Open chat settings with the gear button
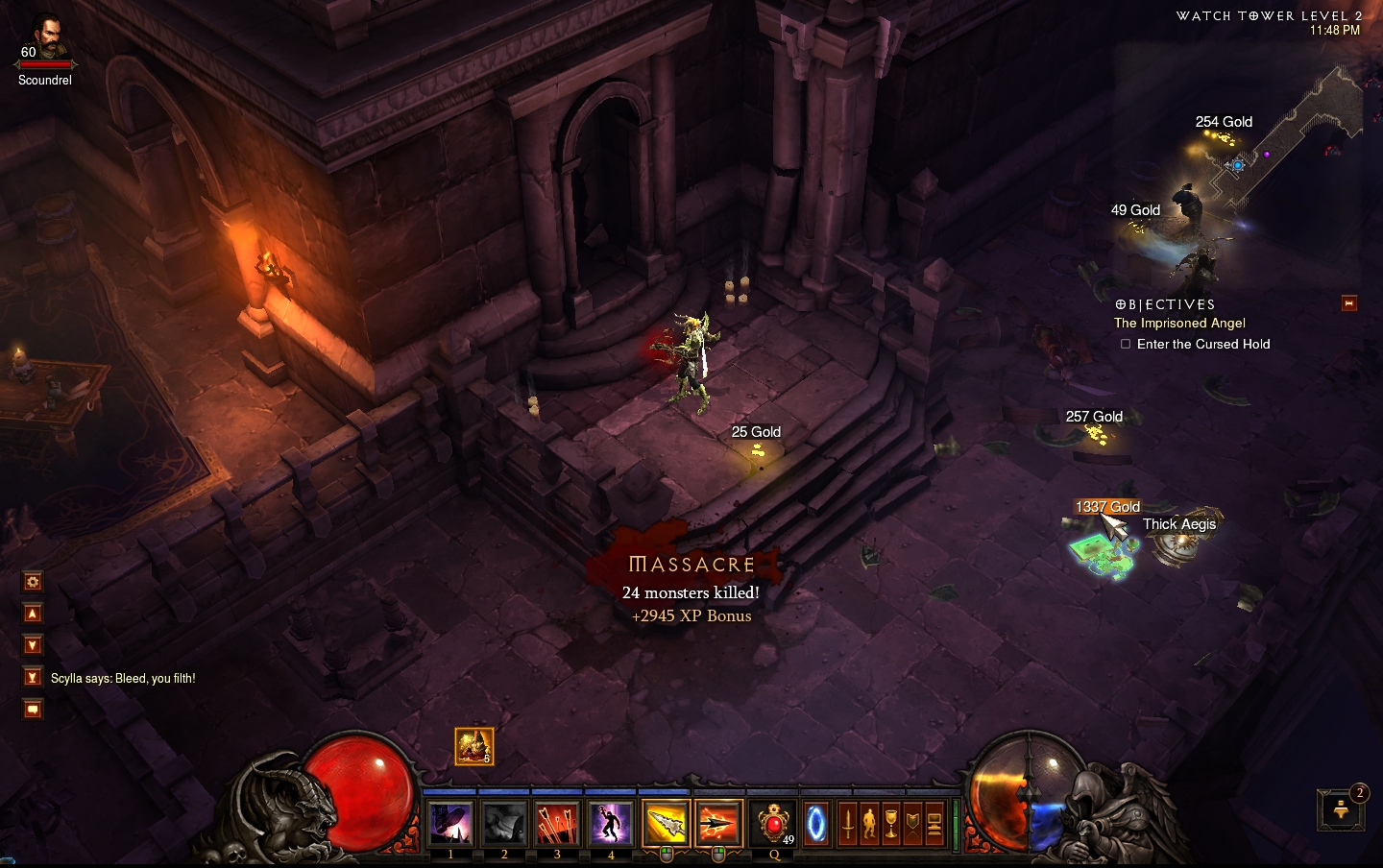Viewport: 1383px width, 868px height. 33,582
